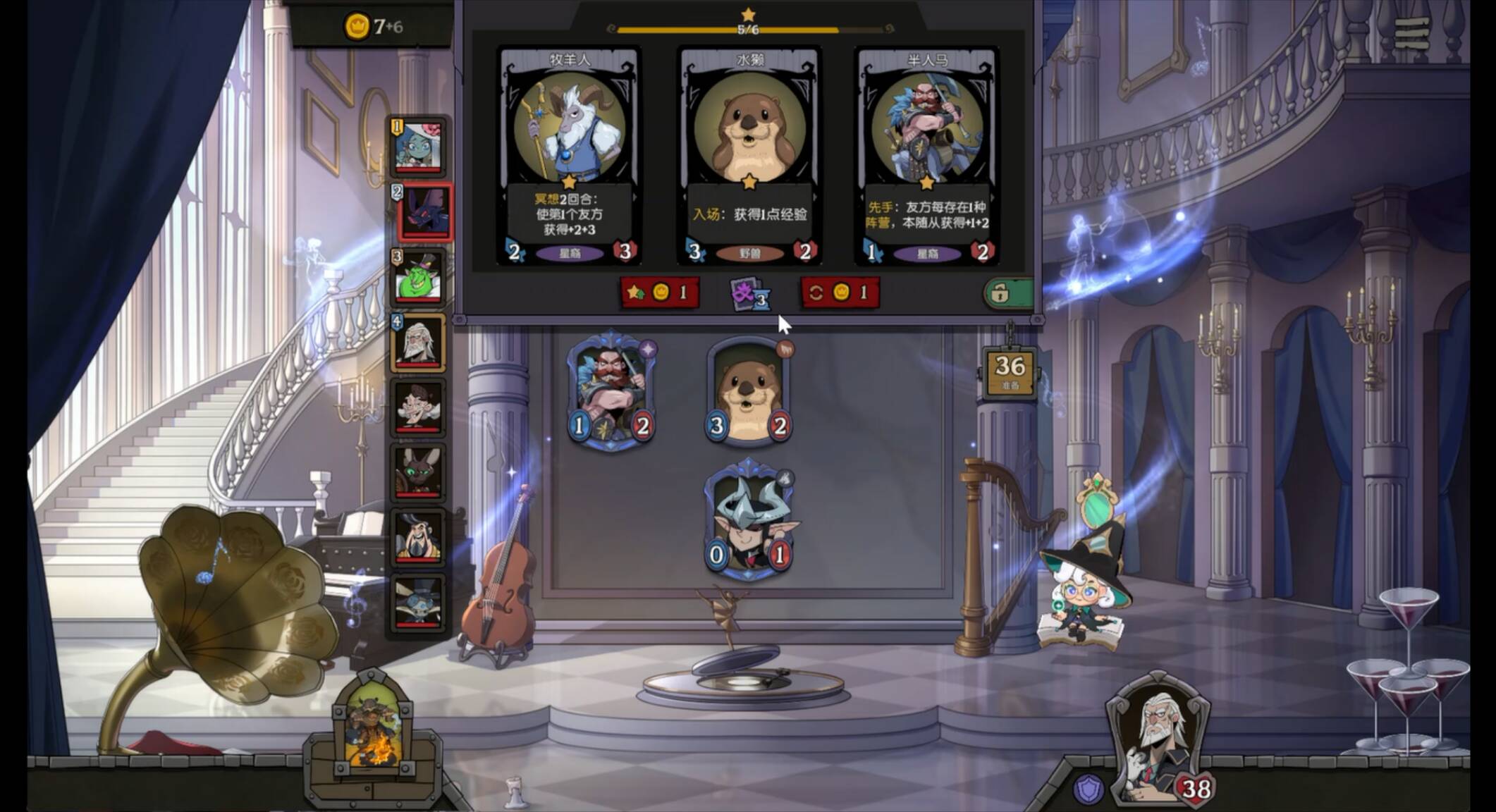Open the hamburger menu
Screen dimensions: 1496x812
(x=1411, y=32)
